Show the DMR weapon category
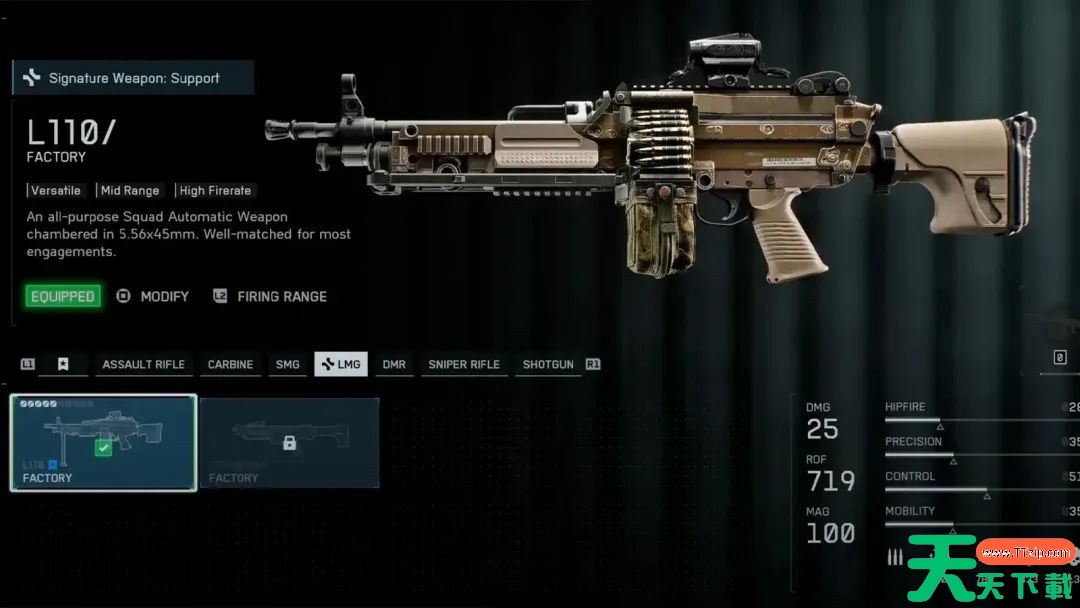1080x608 pixels. [394, 364]
